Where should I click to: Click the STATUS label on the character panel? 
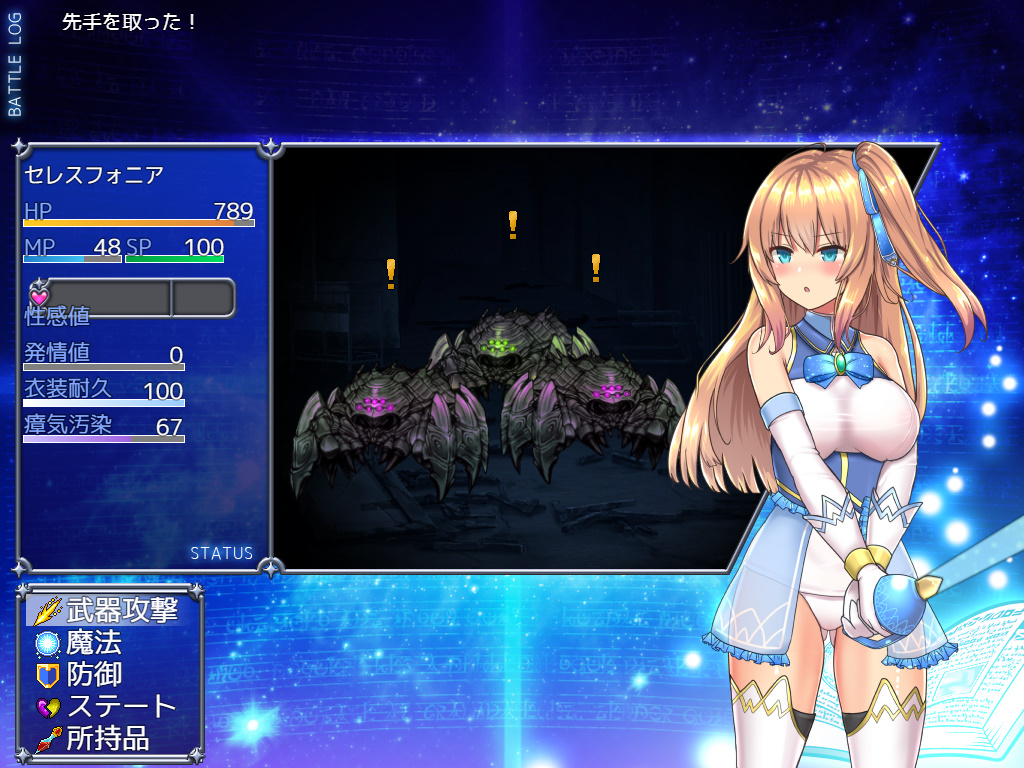pyautogui.click(x=221, y=553)
